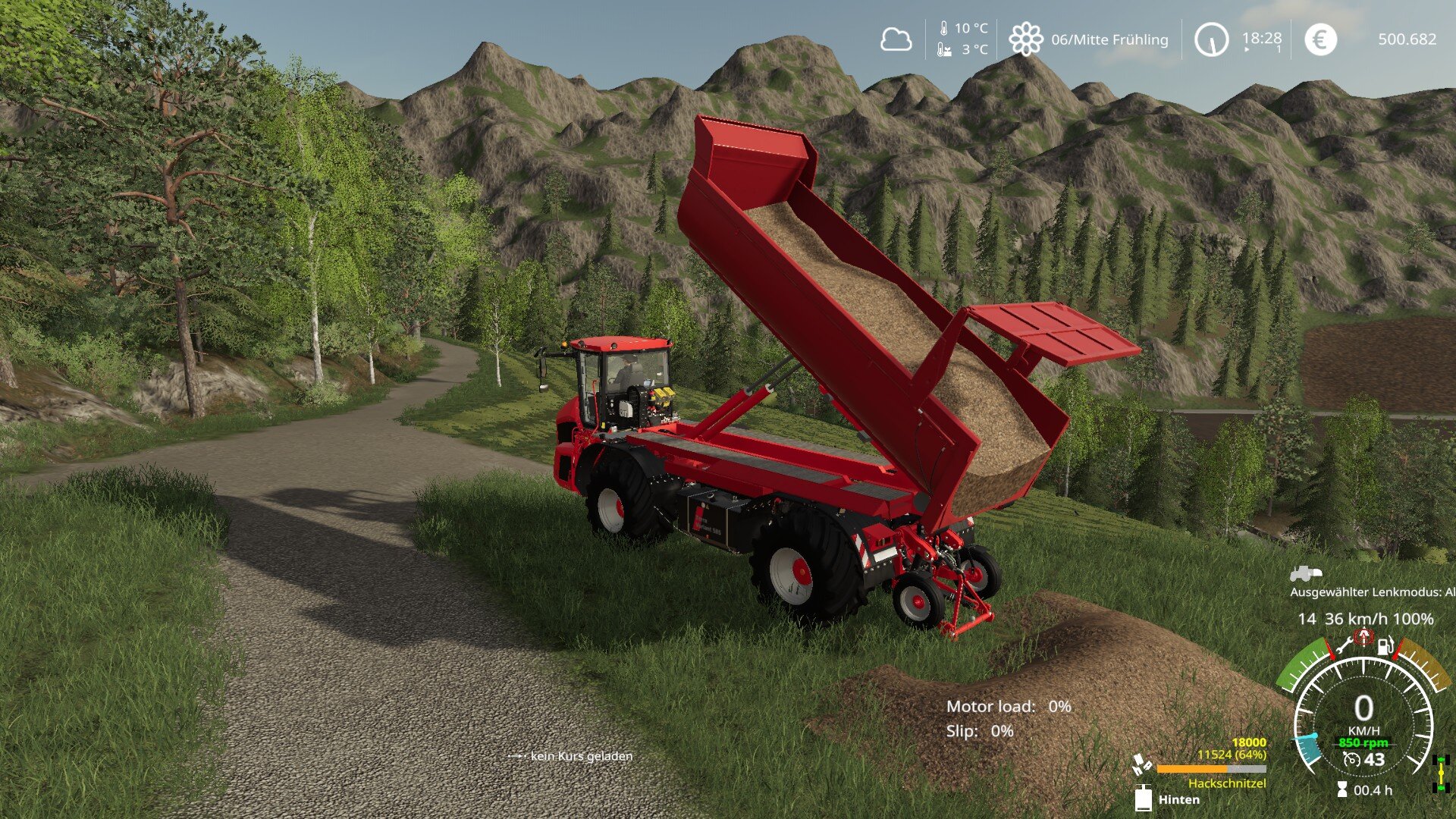Click the cloud weather icon
The height and width of the screenshot is (819, 1456).
tap(896, 39)
